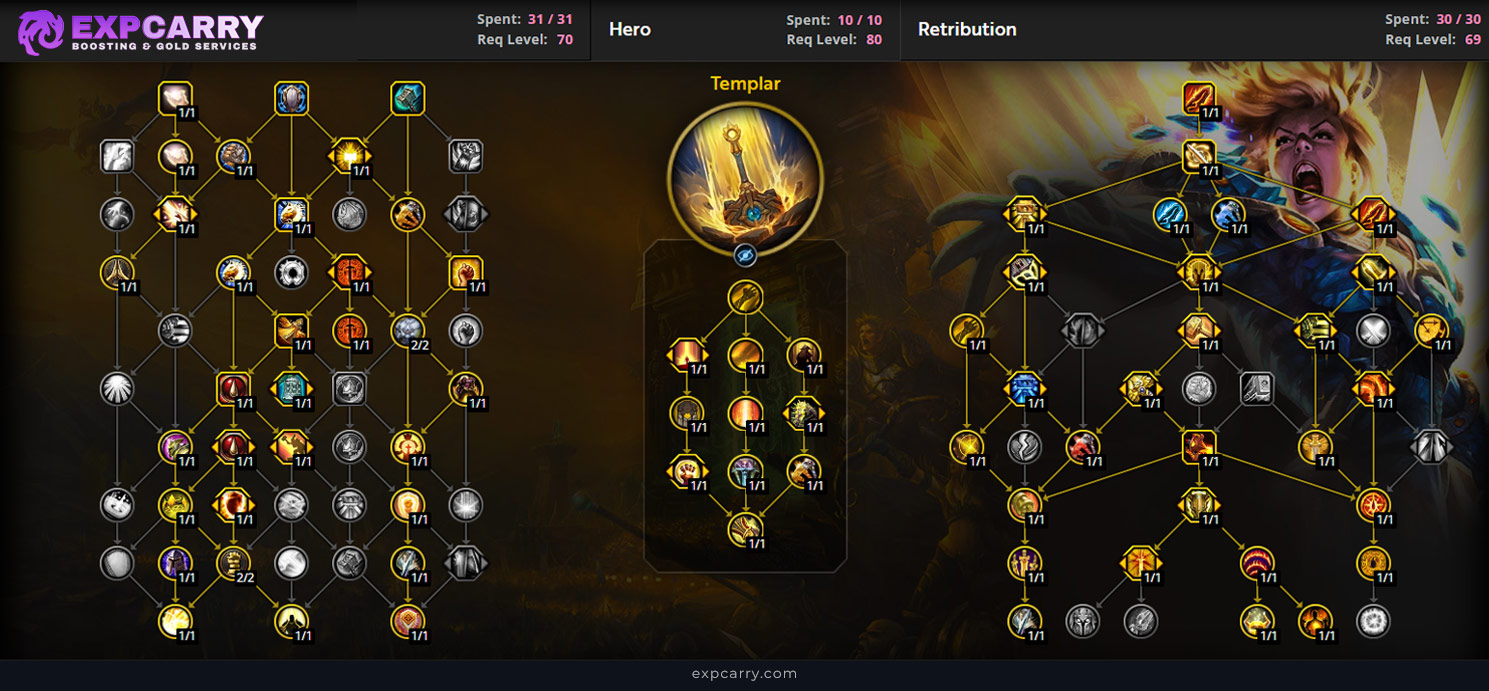Select the gray crossed-swords talent in Retribution
The height and width of the screenshot is (691, 1489).
pyautogui.click(x=1373, y=330)
